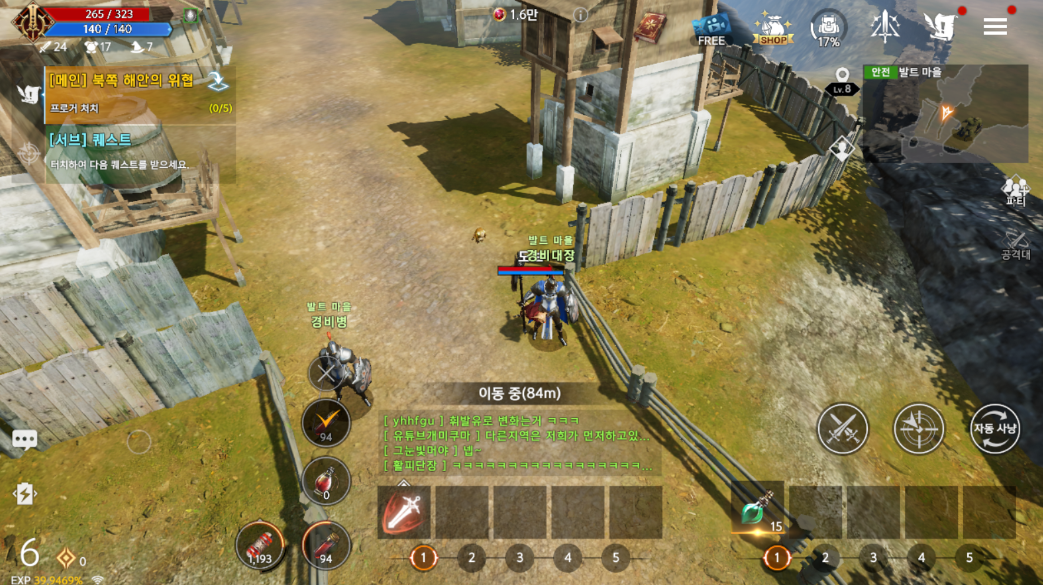This screenshot has width=1043, height=585.
Task: Use the sword strike skill slot
Action: pos(404,512)
